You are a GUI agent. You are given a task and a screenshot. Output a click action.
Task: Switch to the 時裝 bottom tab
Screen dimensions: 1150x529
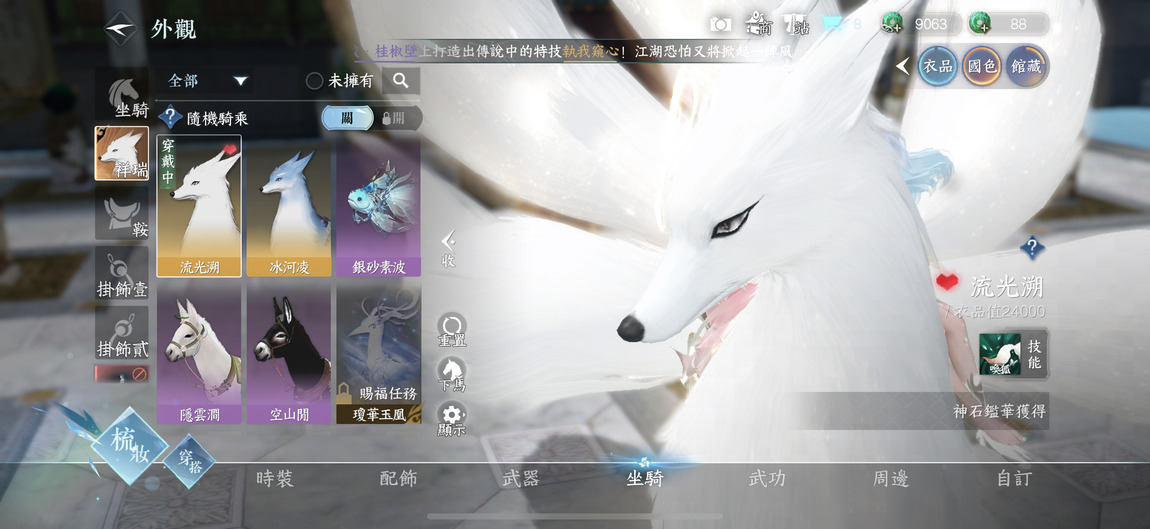(x=274, y=478)
